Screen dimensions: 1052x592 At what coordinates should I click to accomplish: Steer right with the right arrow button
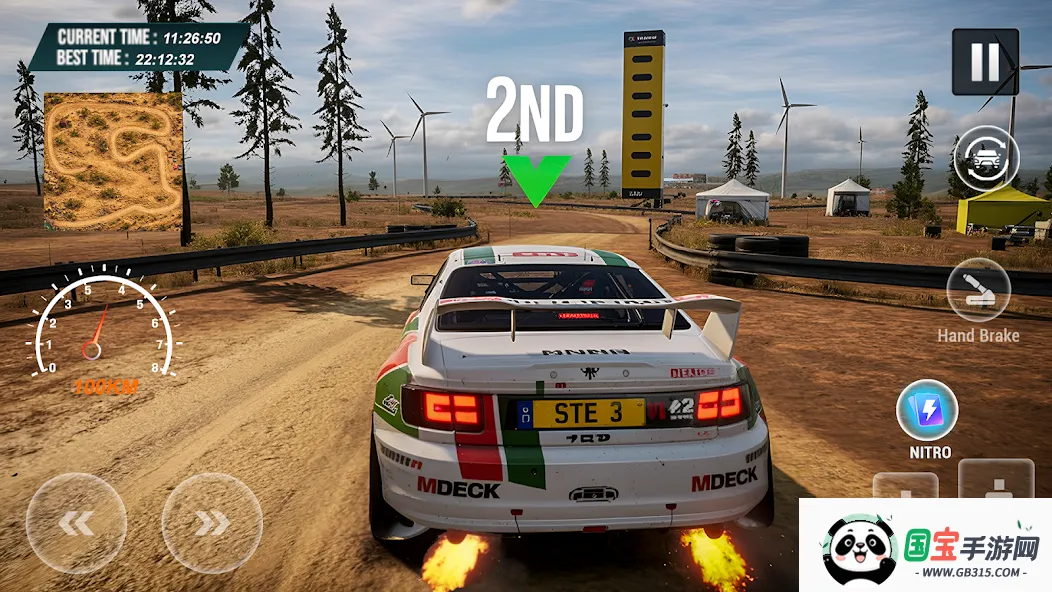pos(212,523)
